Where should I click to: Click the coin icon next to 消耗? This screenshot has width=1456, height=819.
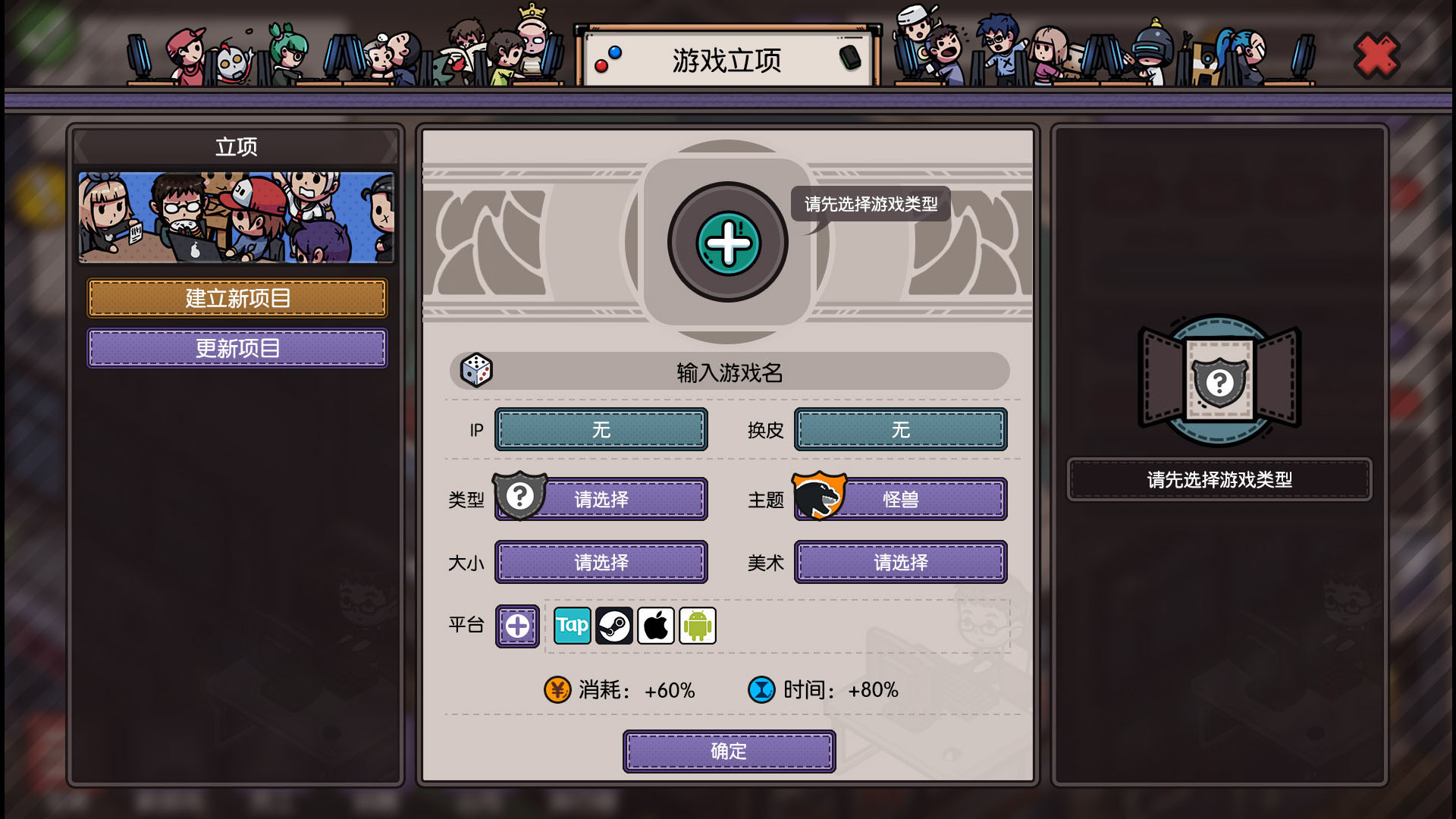[557, 690]
